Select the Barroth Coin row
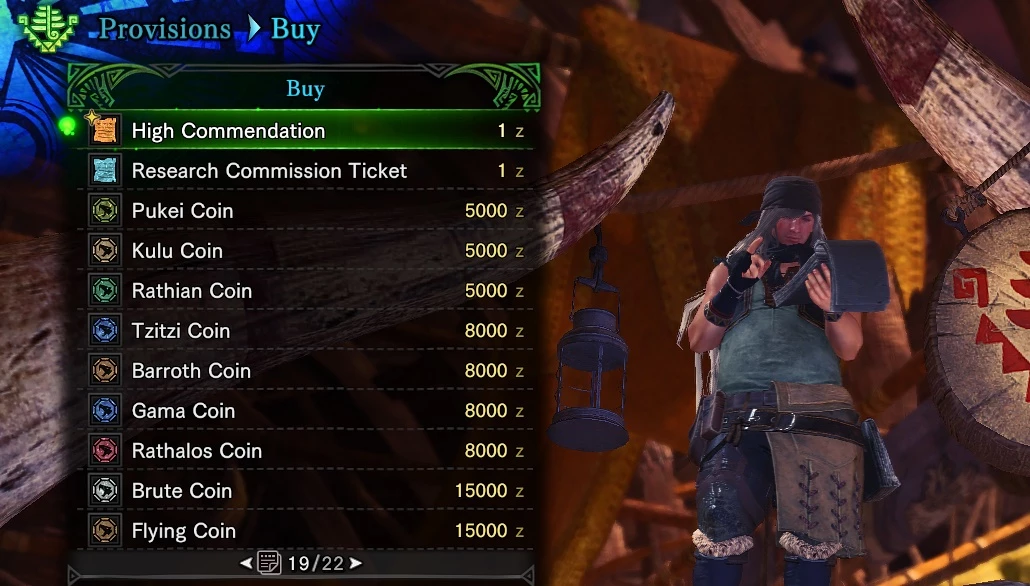Image resolution: width=1030 pixels, height=586 pixels. [191, 371]
